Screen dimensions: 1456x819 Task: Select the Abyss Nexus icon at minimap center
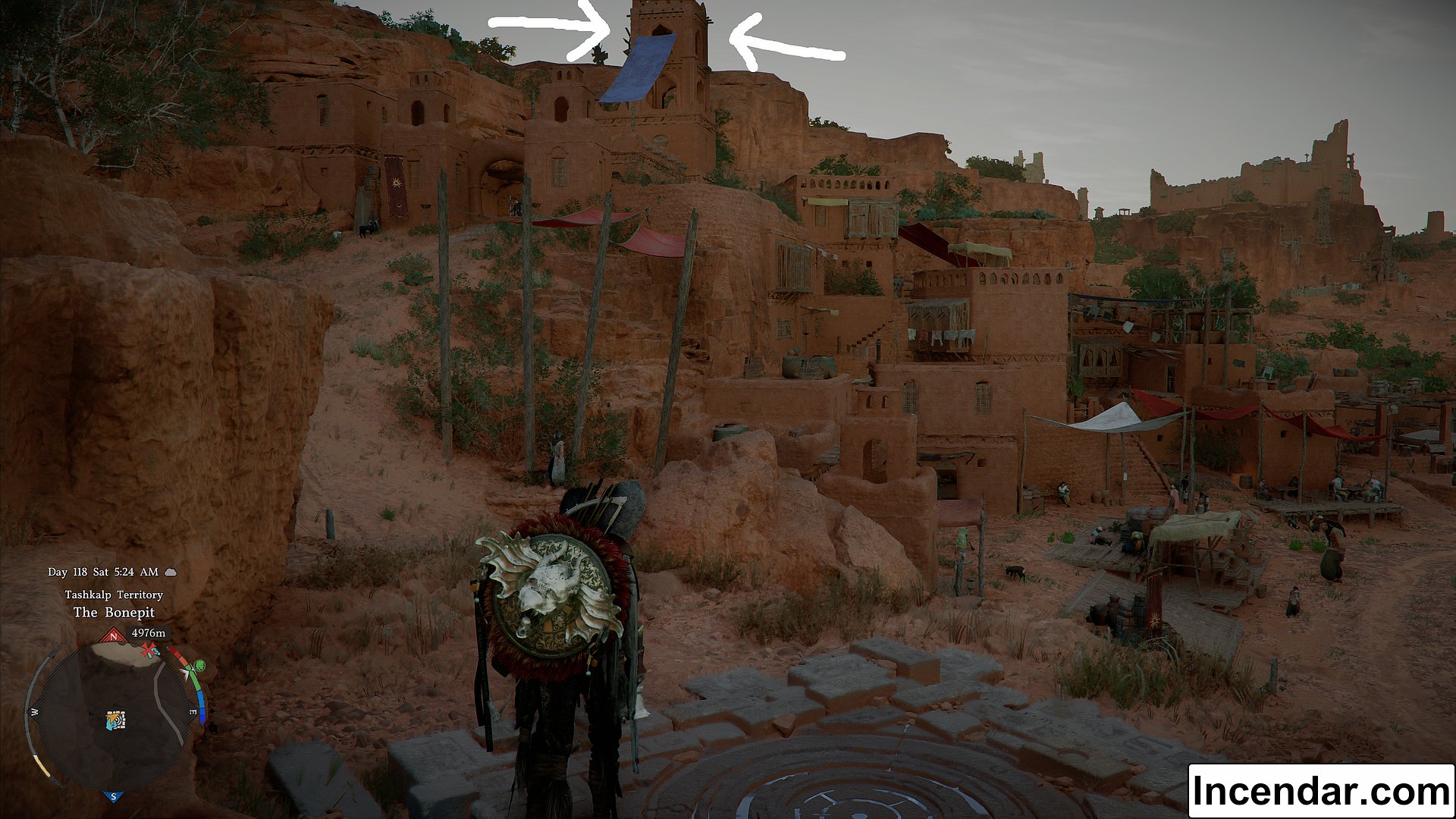(115, 720)
